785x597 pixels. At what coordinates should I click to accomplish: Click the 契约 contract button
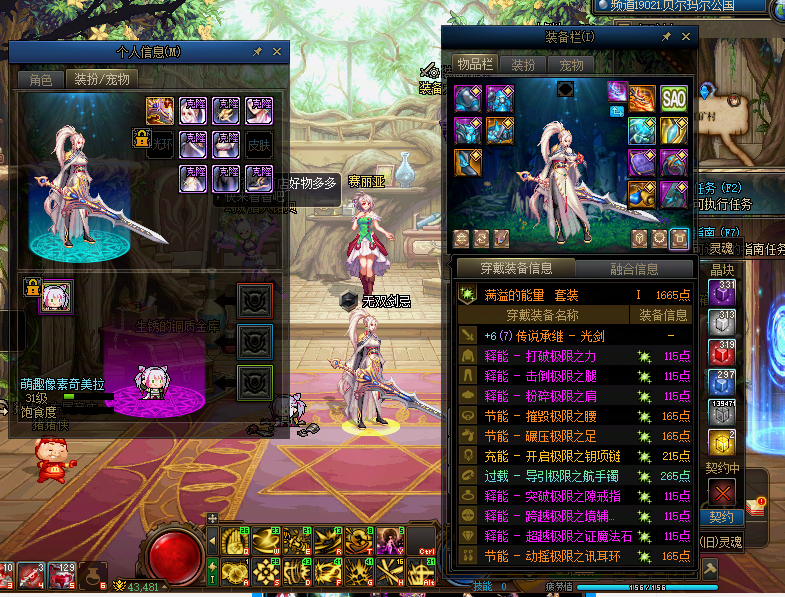pyautogui.click(x=721, y=517)
